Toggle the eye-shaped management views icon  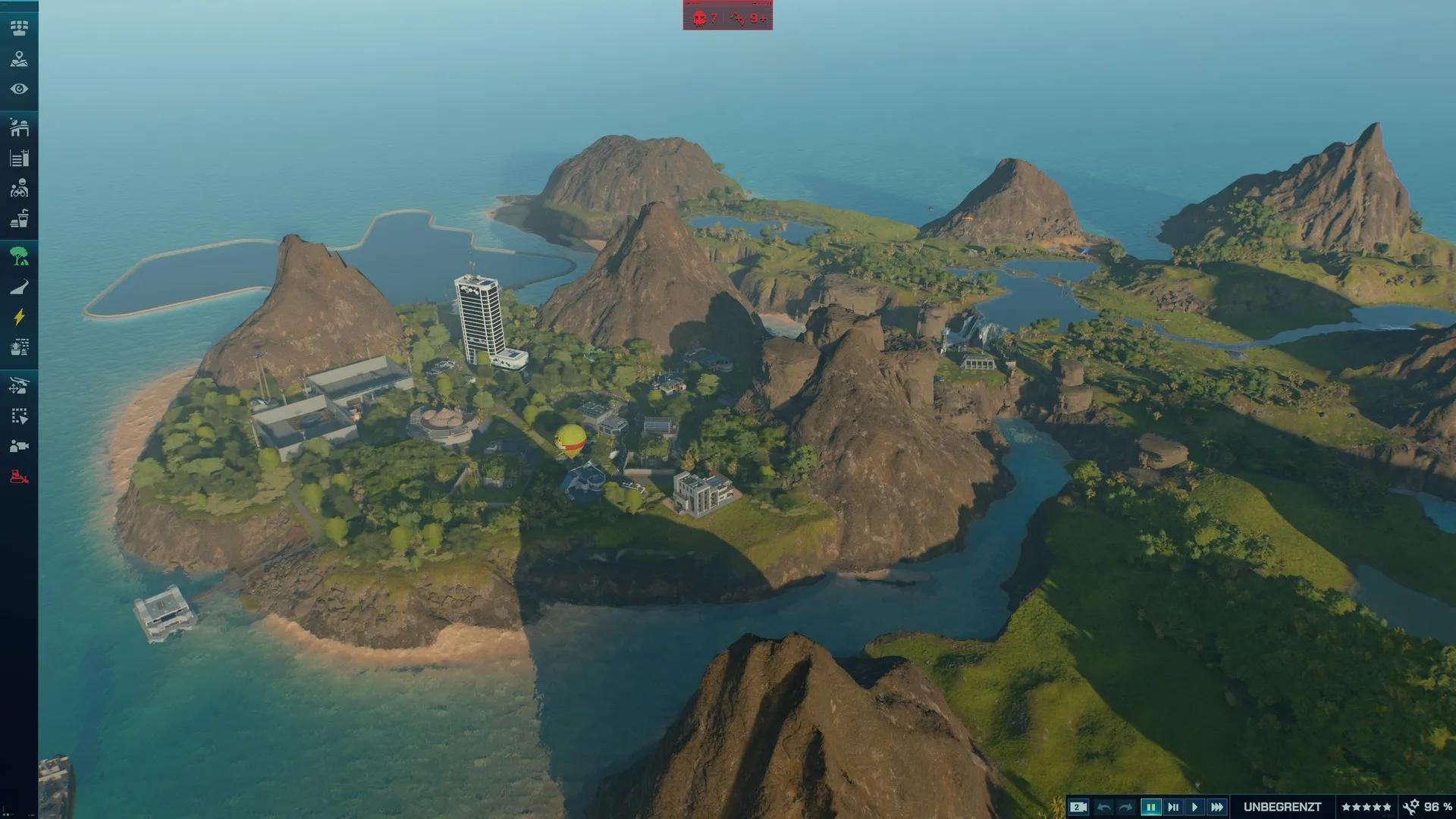point(19,89)
